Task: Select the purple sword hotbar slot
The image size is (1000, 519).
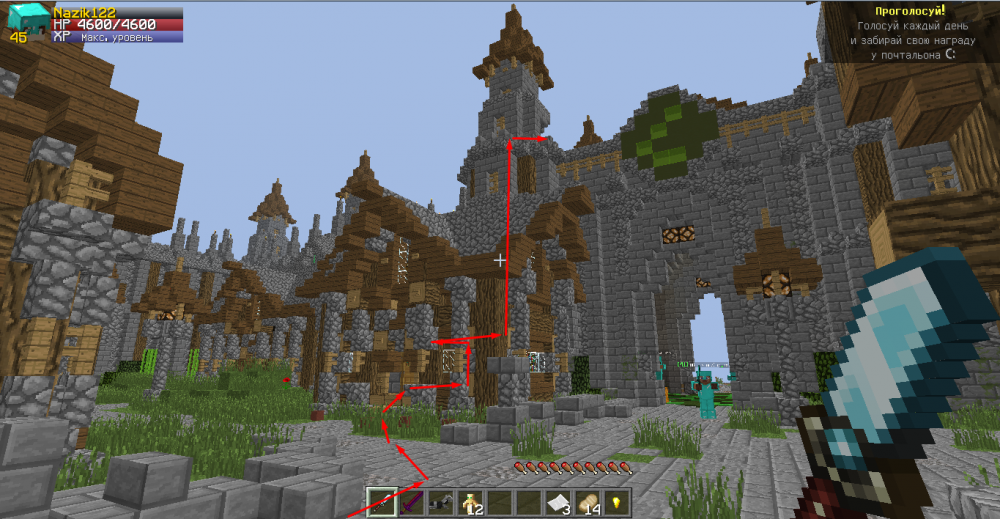Action: click(411, 502)
